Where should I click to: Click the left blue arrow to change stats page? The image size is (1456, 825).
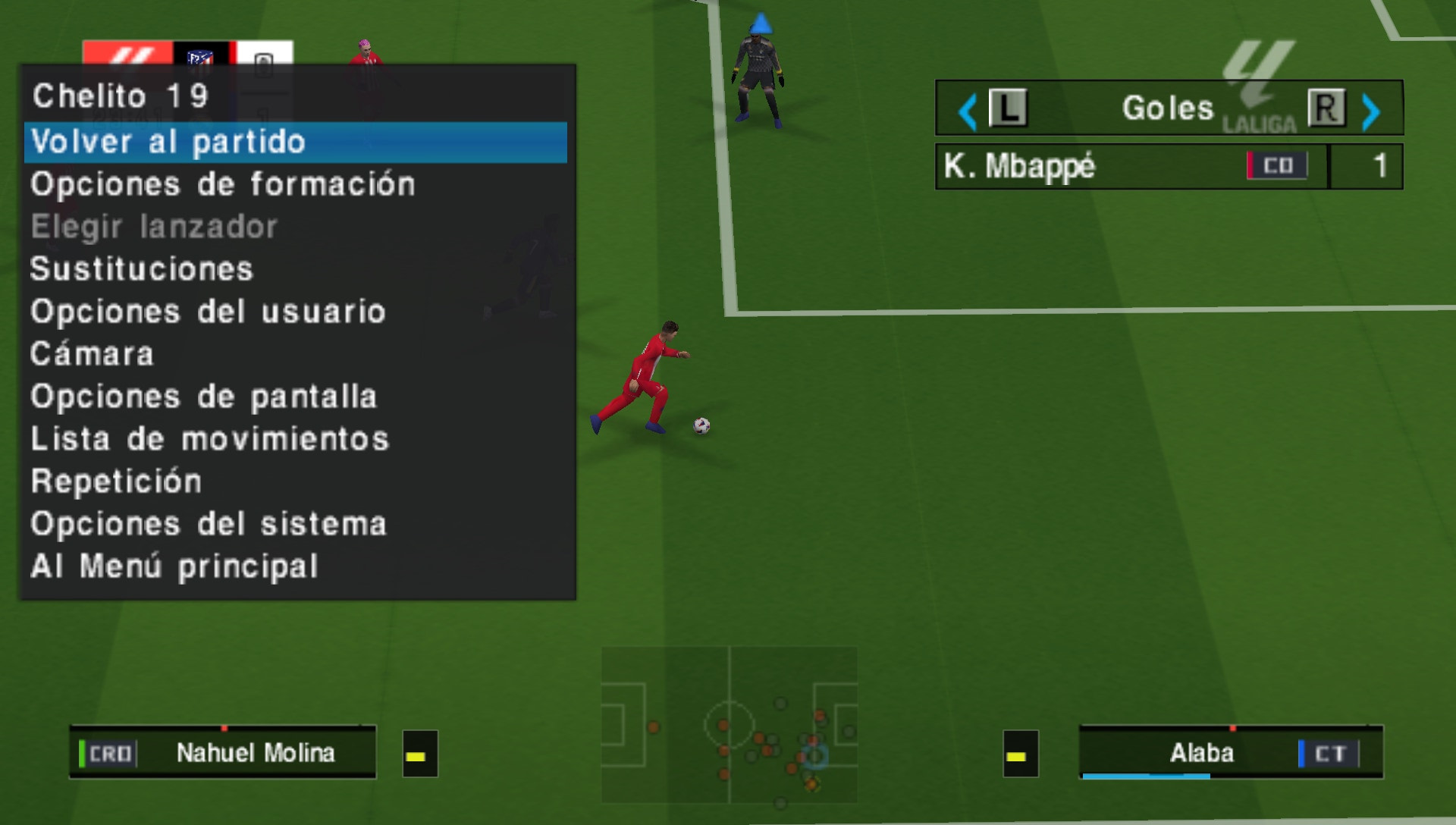tap(966, 110)
